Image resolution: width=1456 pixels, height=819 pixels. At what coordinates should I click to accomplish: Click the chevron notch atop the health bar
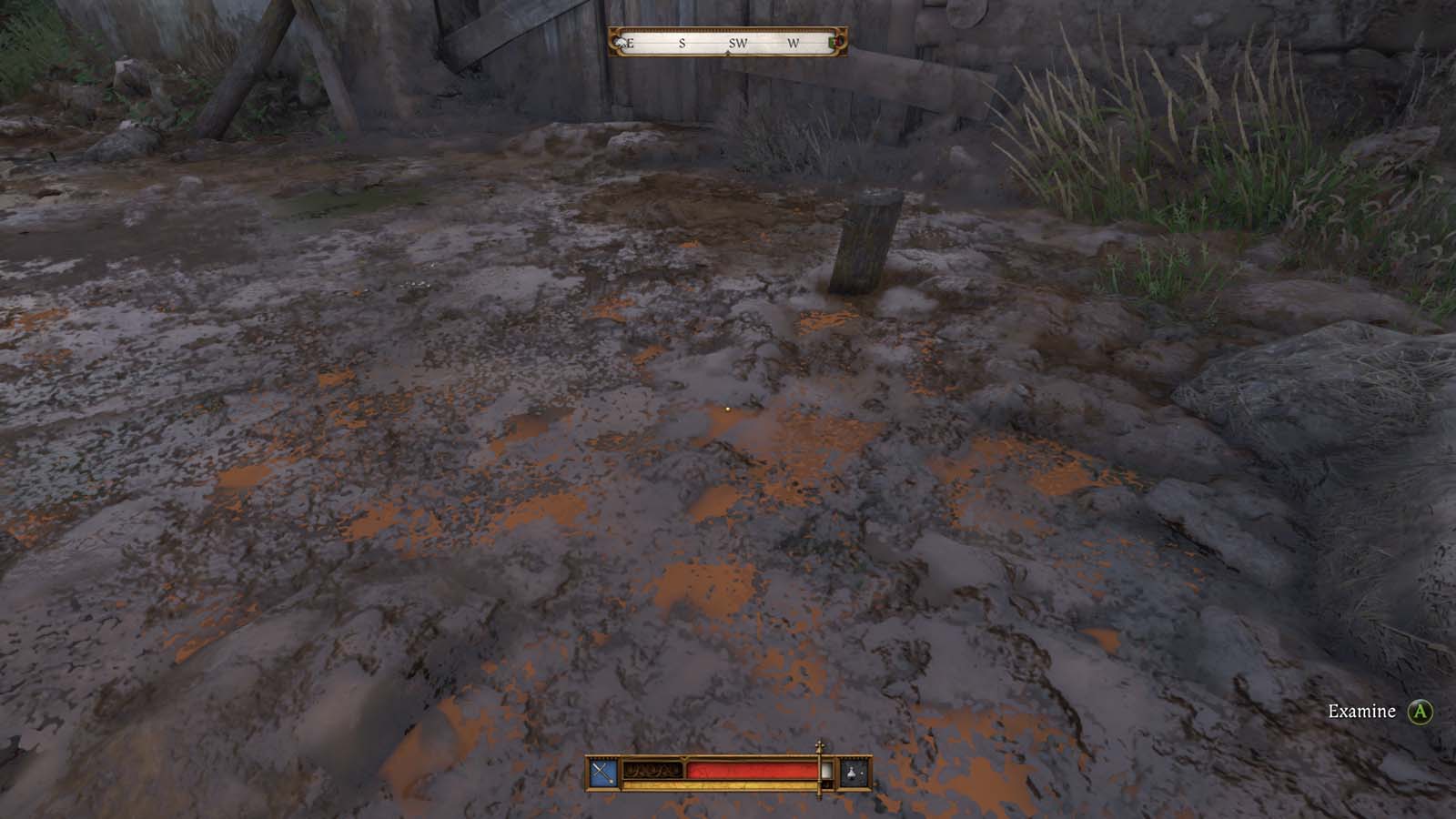point(684,759)
